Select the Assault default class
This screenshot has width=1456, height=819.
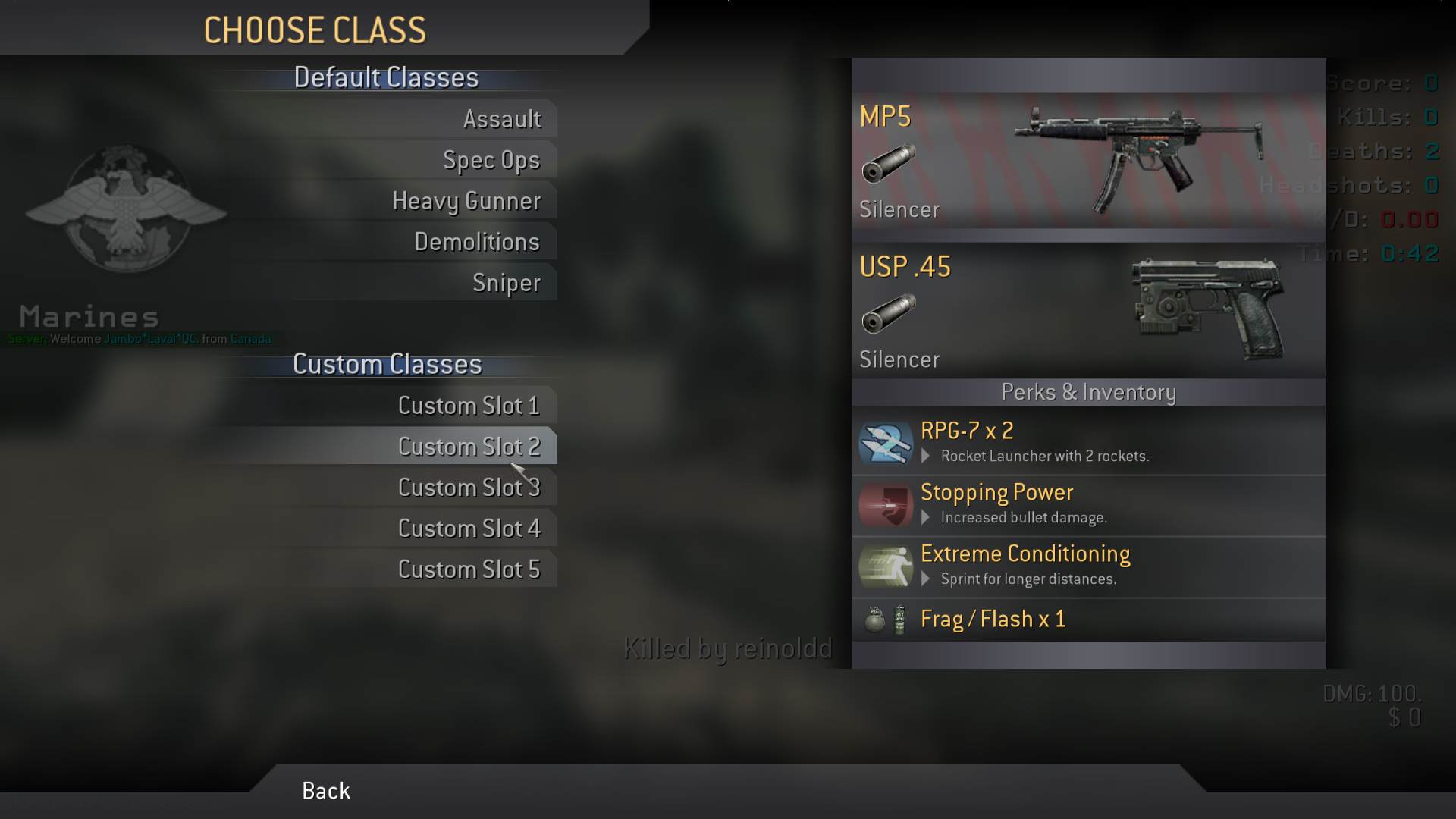point(502,119)
